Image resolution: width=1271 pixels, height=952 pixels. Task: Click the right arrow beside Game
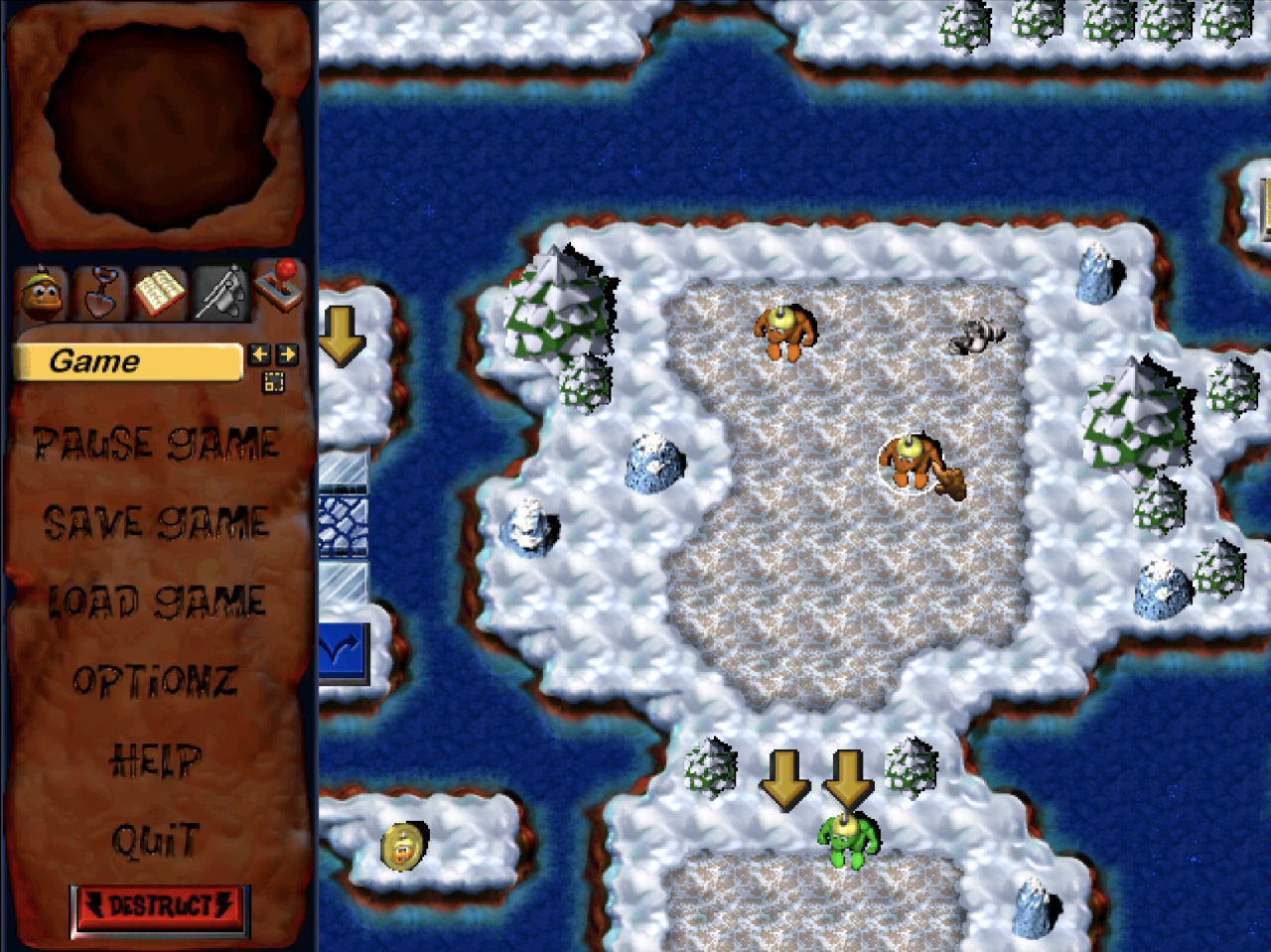pos(287,354)
